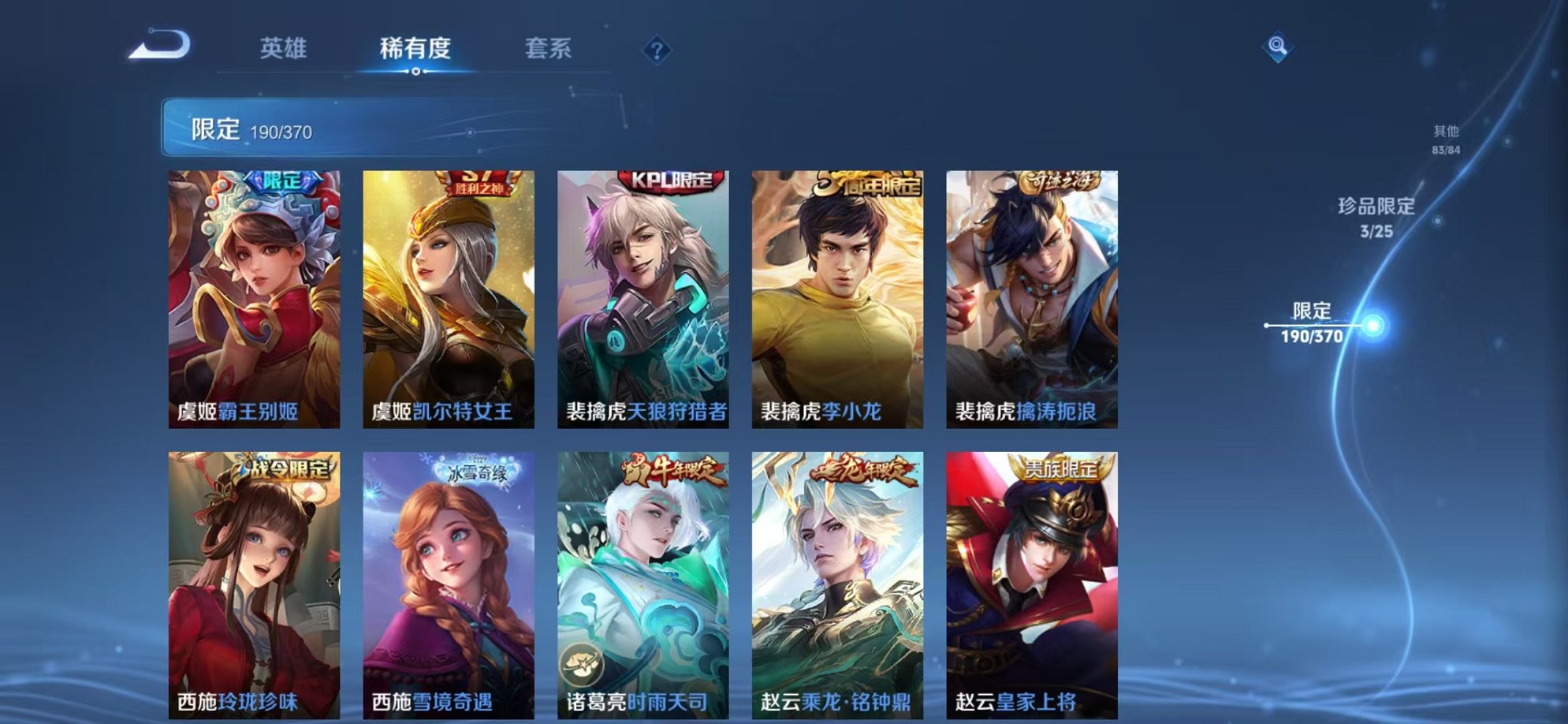Switch to the 英雄 tab
Screen dimensions: 1568x724
tap(285, 49)
